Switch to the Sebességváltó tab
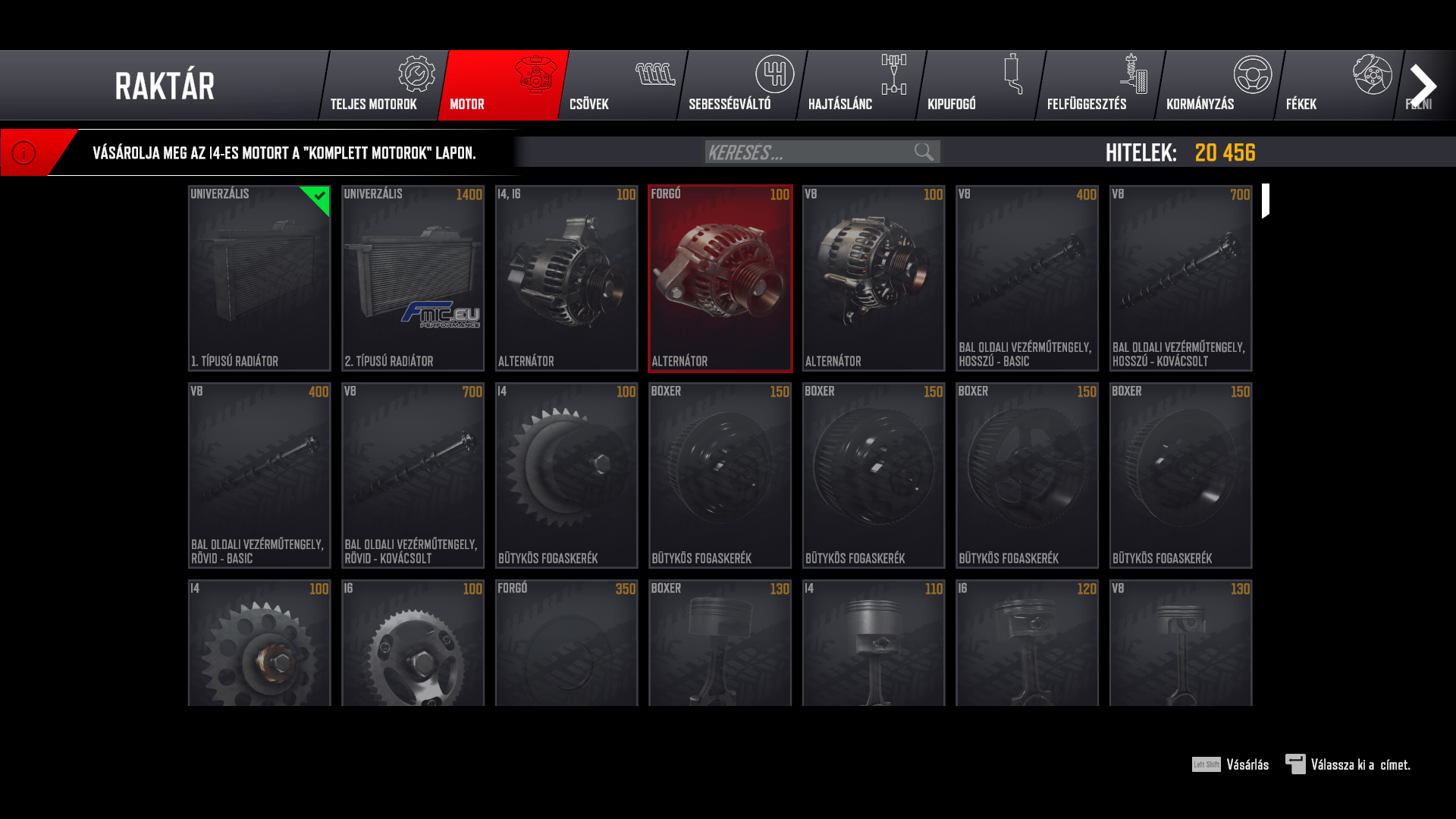Viewport: 1456px width, 819px height. click(x=741, y=86)
